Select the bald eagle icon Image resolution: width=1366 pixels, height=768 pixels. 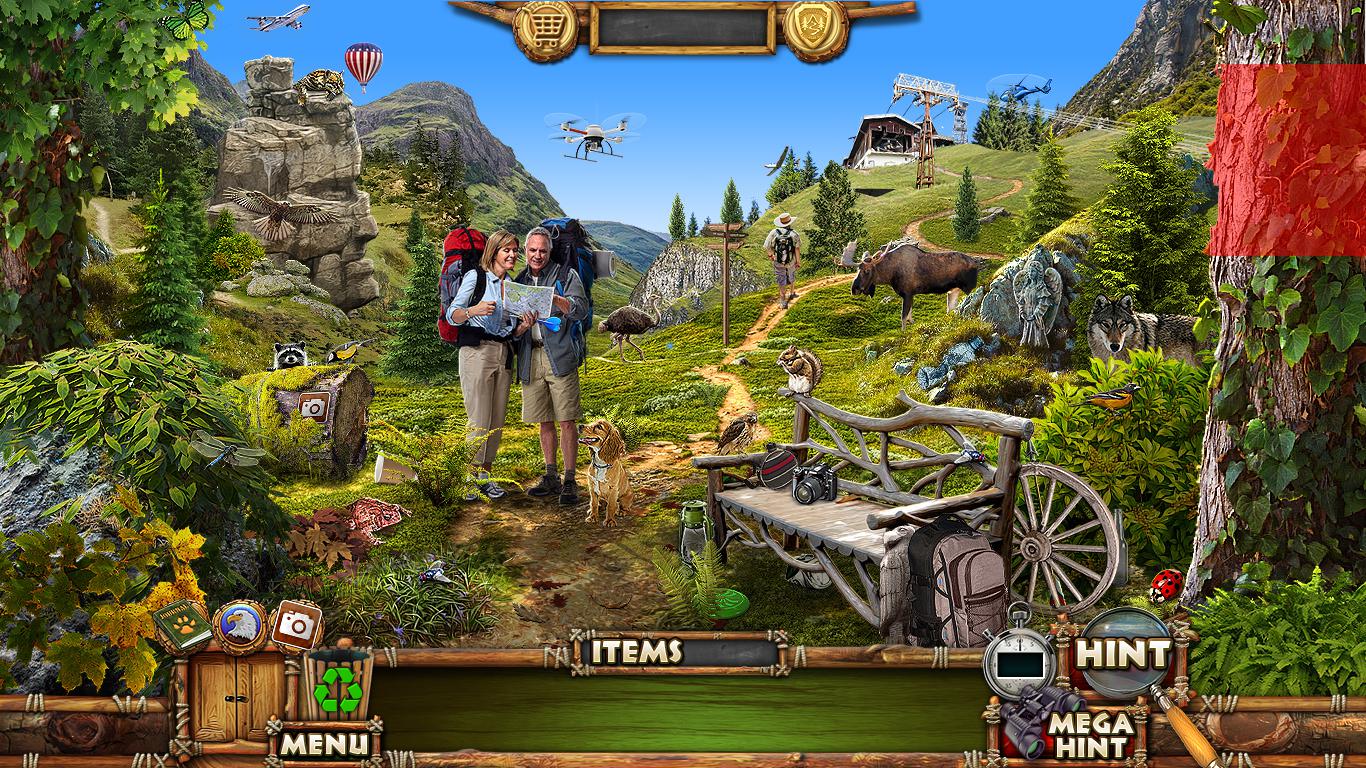tap(238, 623)
